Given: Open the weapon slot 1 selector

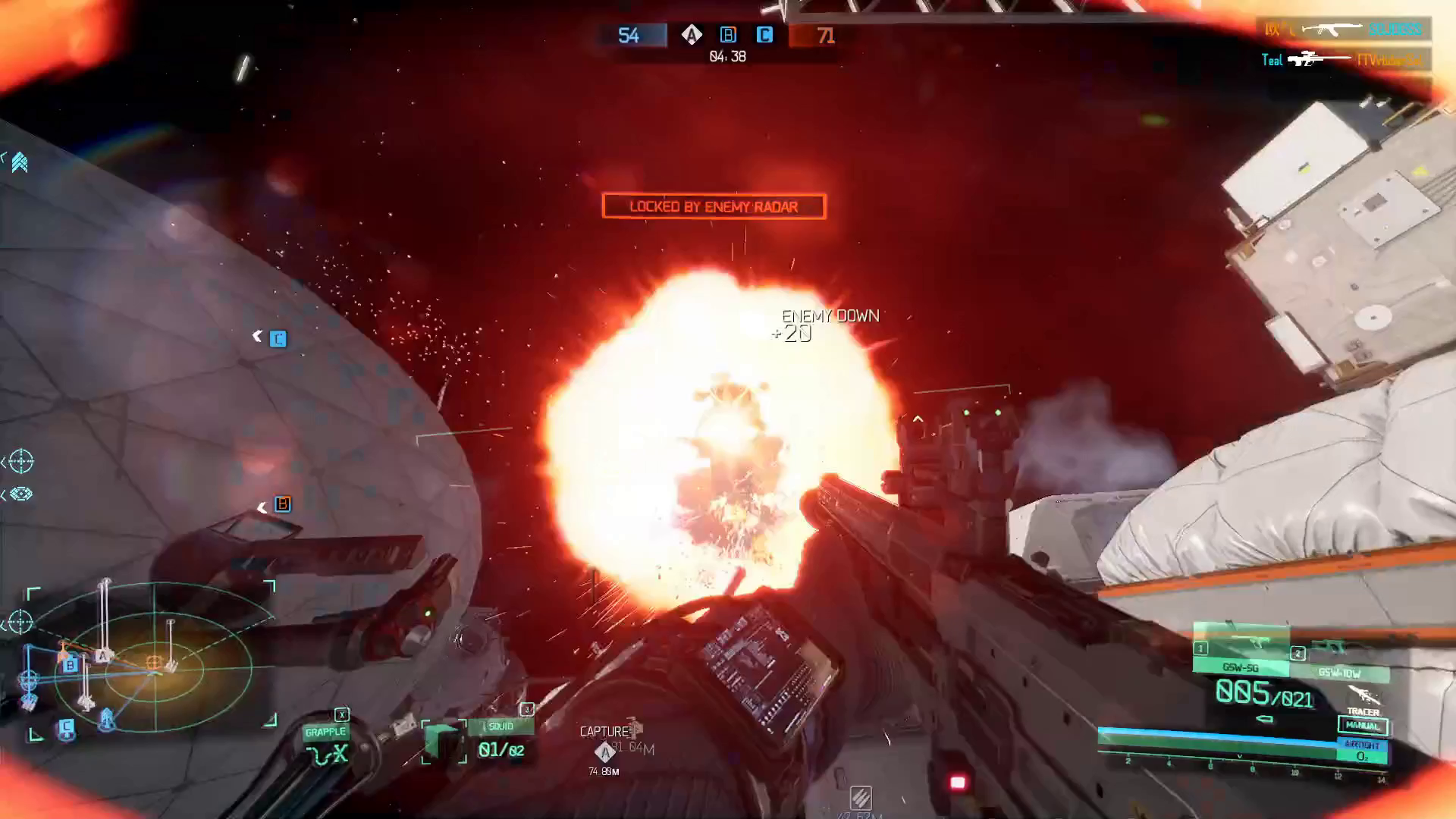Looking at the screenshot, I should (x=1200, y=648).
